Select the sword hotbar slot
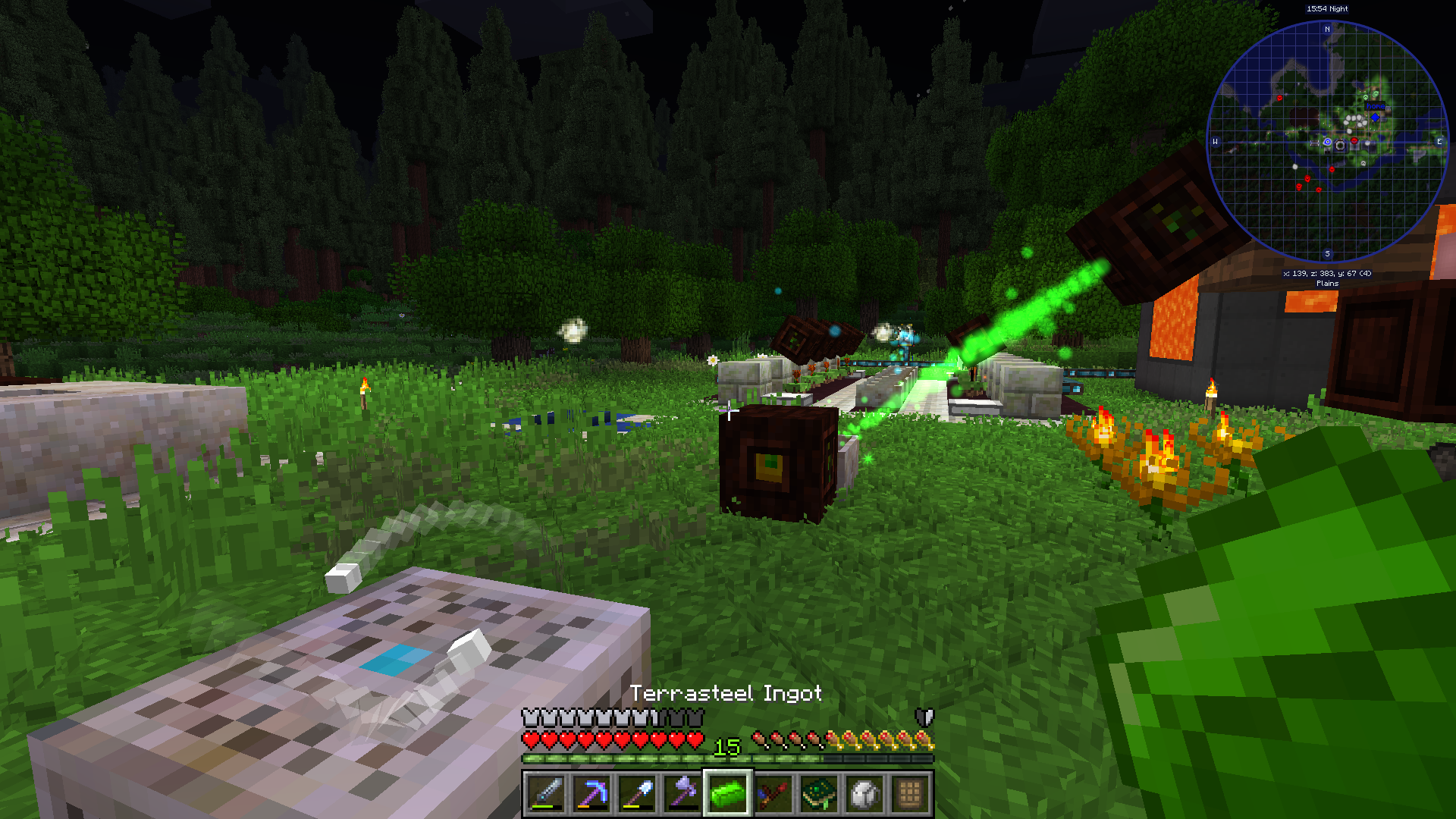This screenshot has height=819, width=1456. (x=546, y=794)
